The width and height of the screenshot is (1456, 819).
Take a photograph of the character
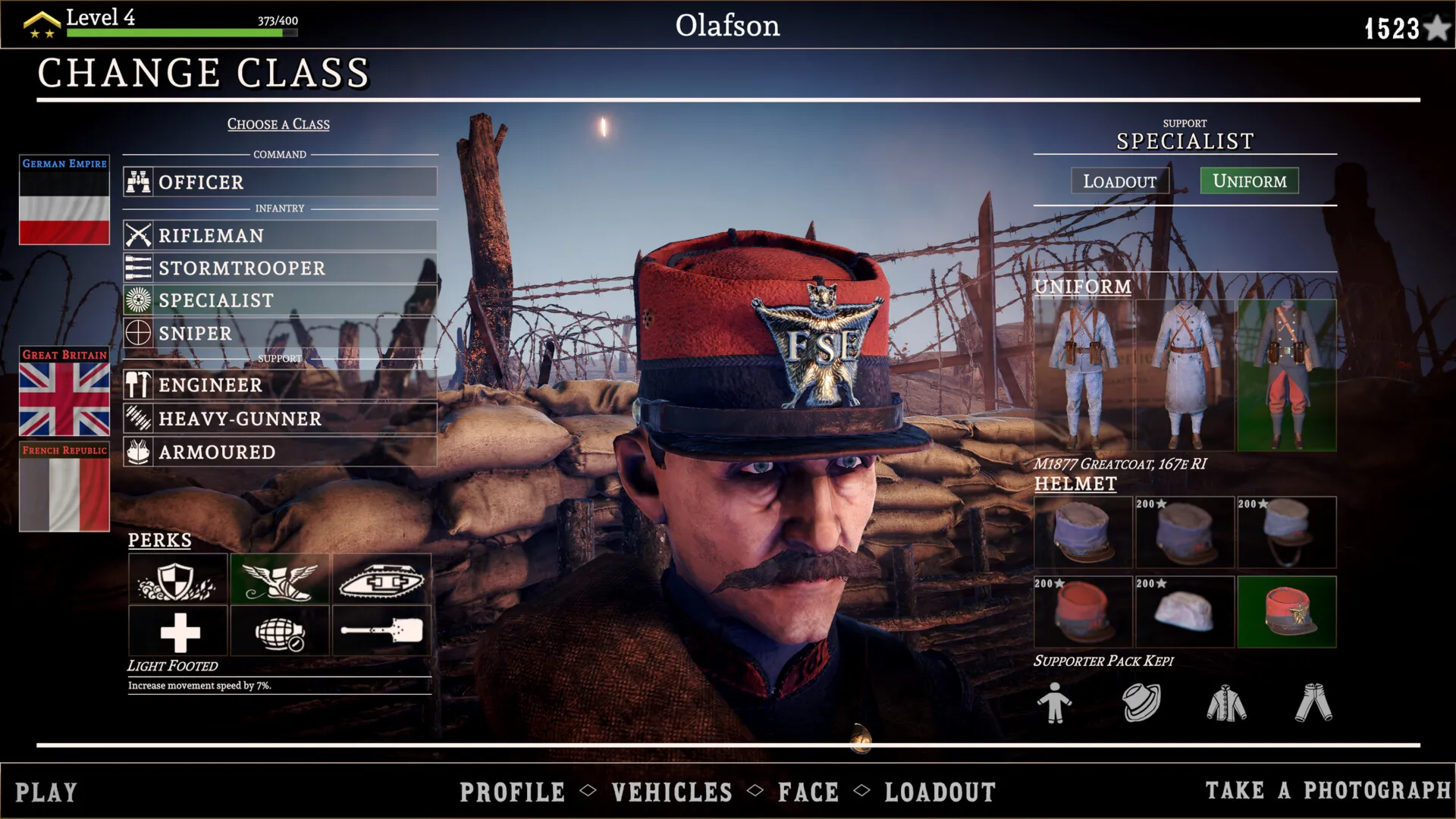[1328, 790]
